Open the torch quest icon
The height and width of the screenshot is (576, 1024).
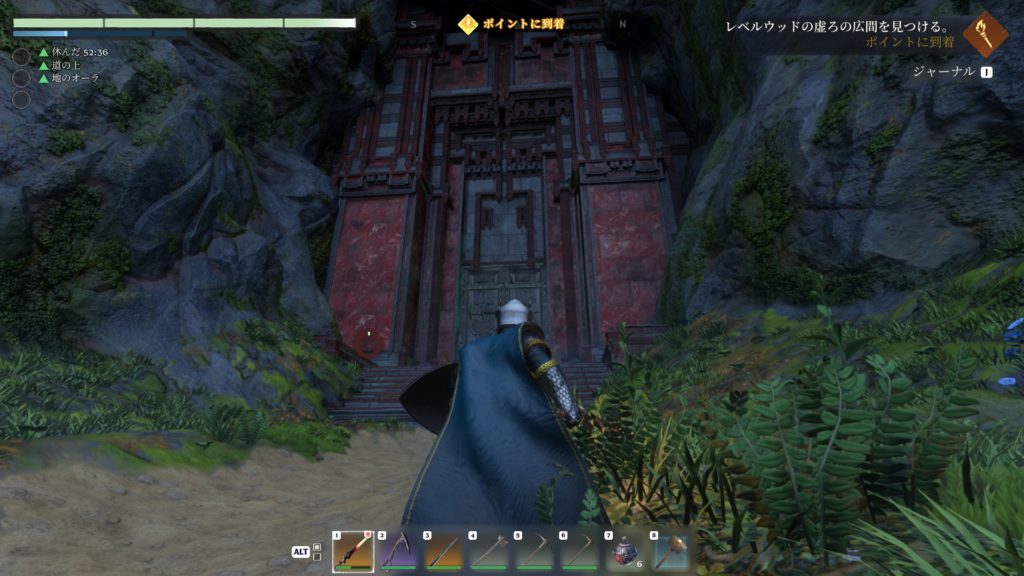tap(986, 35)
